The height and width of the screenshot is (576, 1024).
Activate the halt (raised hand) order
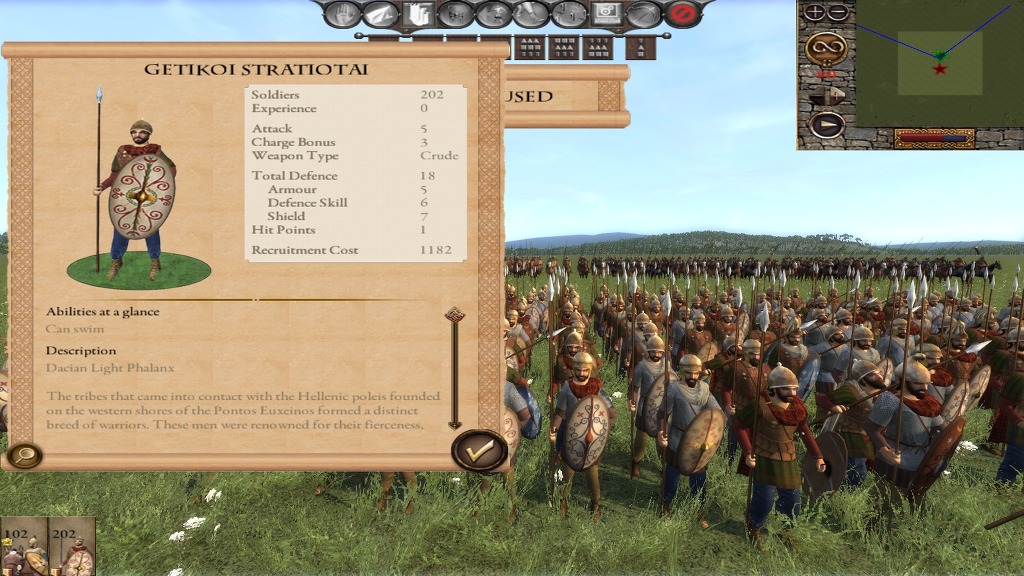click(x=342, y=14)
